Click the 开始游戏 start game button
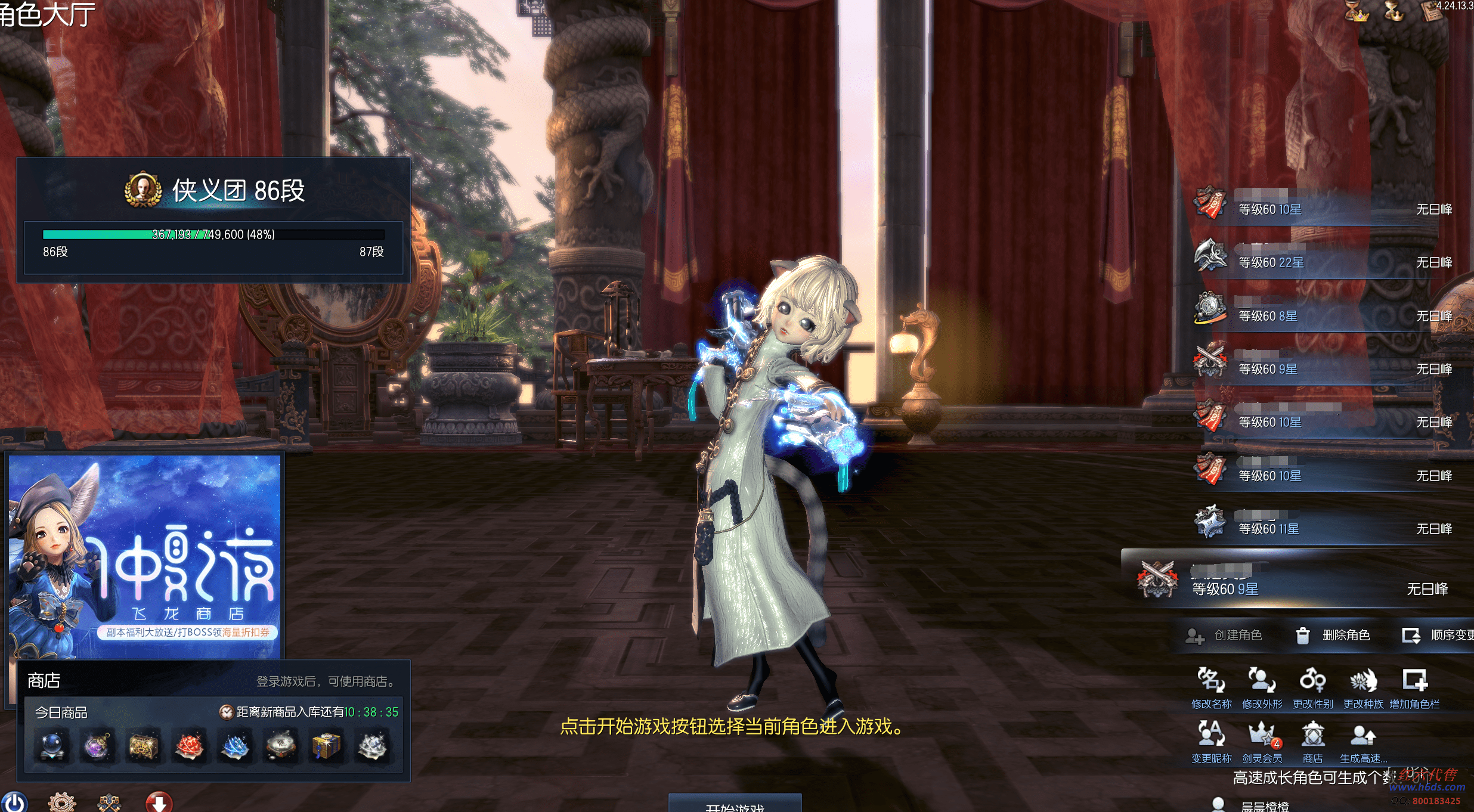Viewport: 1474px width, 812px height. [x=735, y=804]
